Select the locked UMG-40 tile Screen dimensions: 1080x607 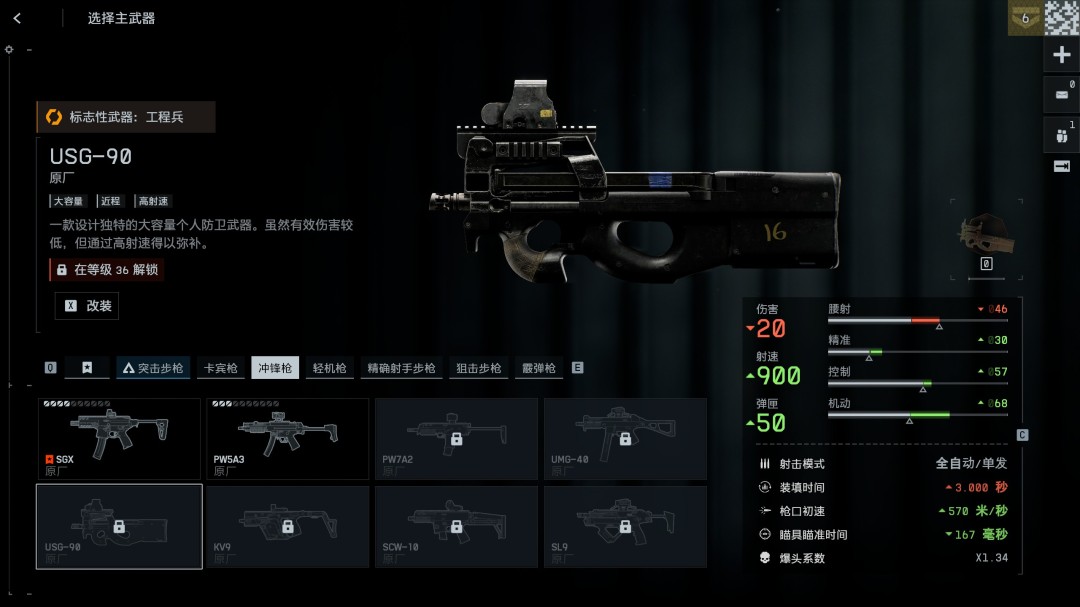pyautogui.click(x=625, y=438)
